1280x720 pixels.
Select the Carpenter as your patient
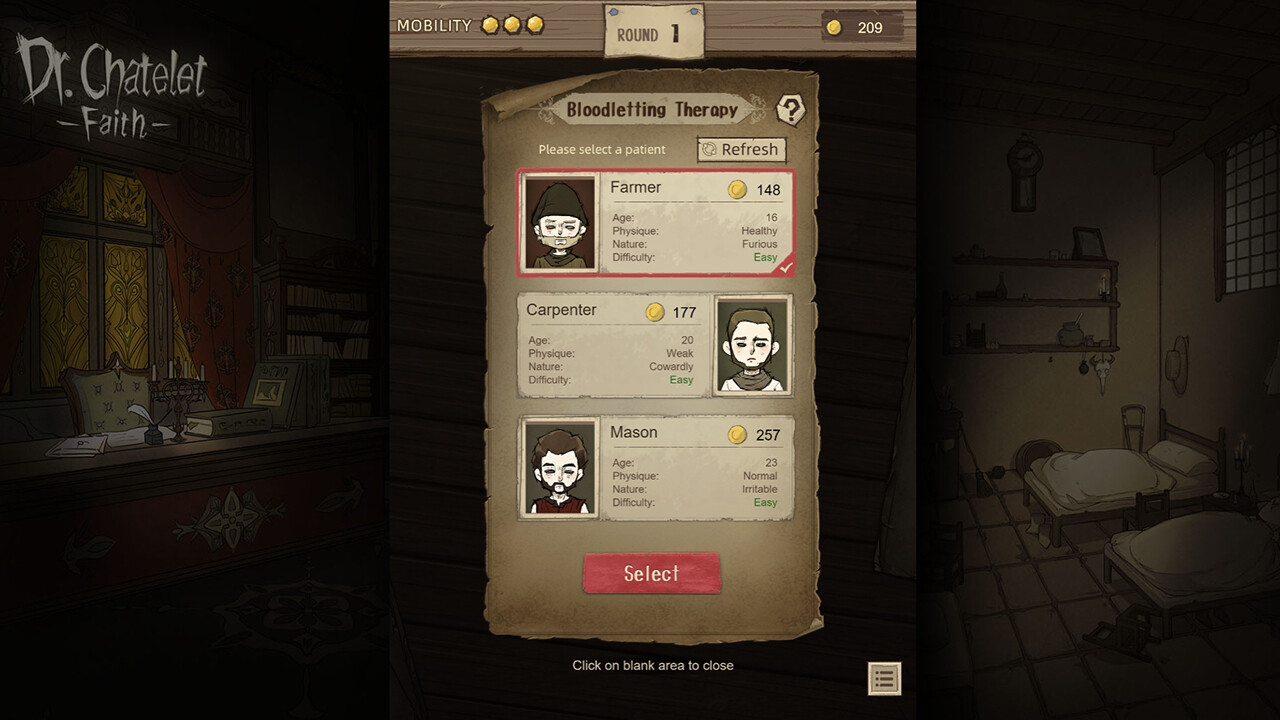(x=652, y=345)
